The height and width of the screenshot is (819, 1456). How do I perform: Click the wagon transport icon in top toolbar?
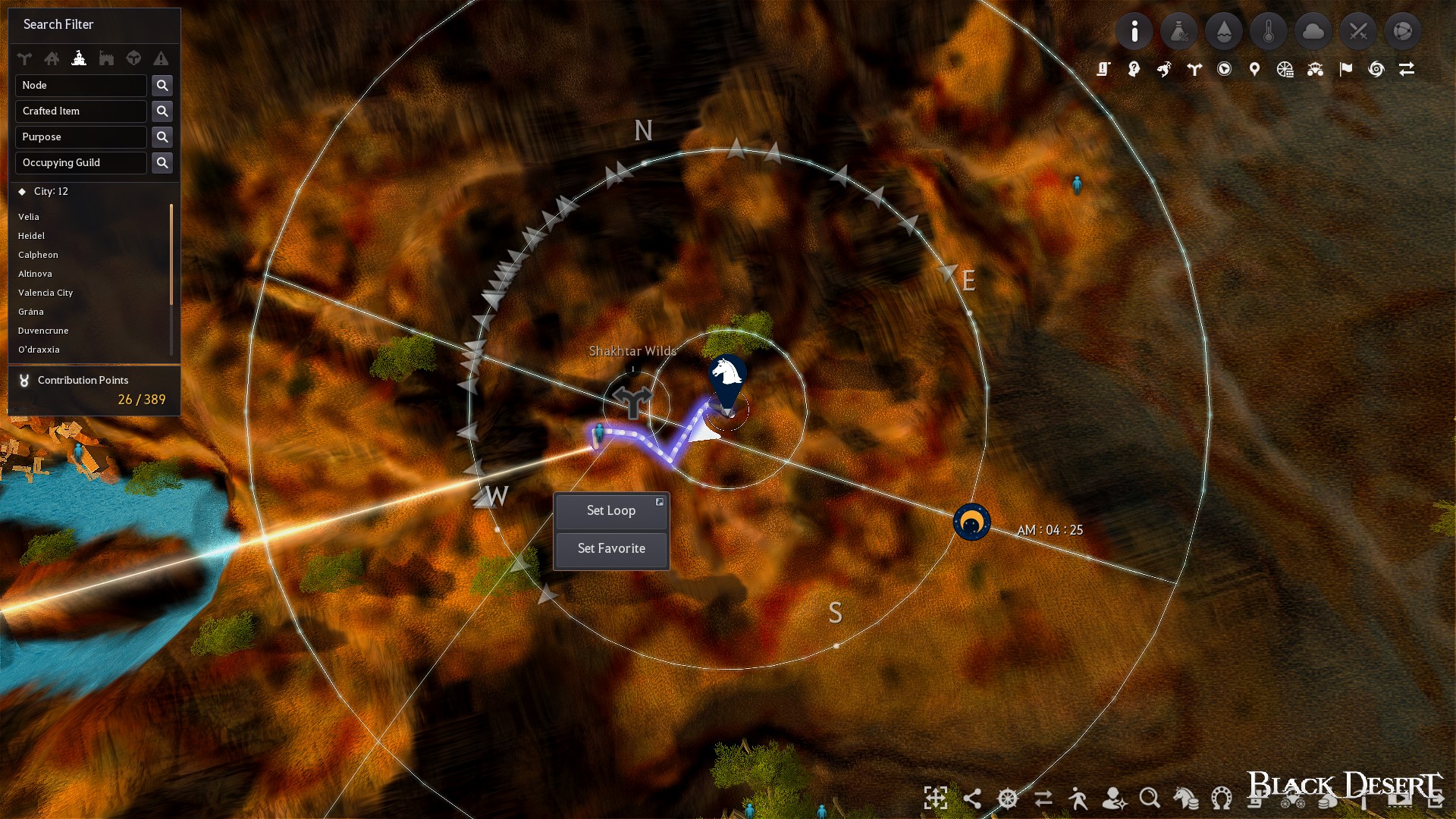(x=1315, y=68)
